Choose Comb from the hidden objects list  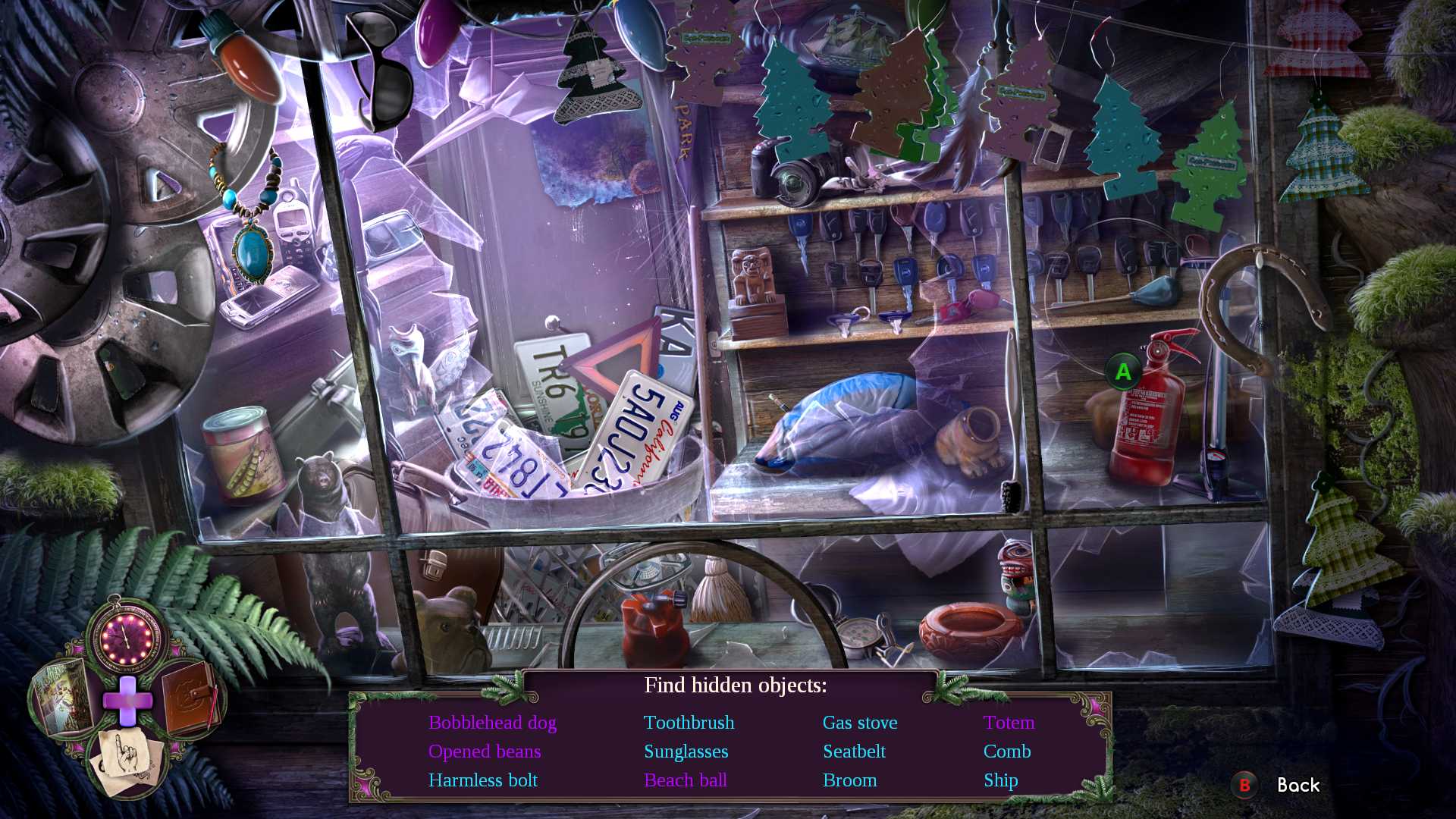pos(1006,752)
